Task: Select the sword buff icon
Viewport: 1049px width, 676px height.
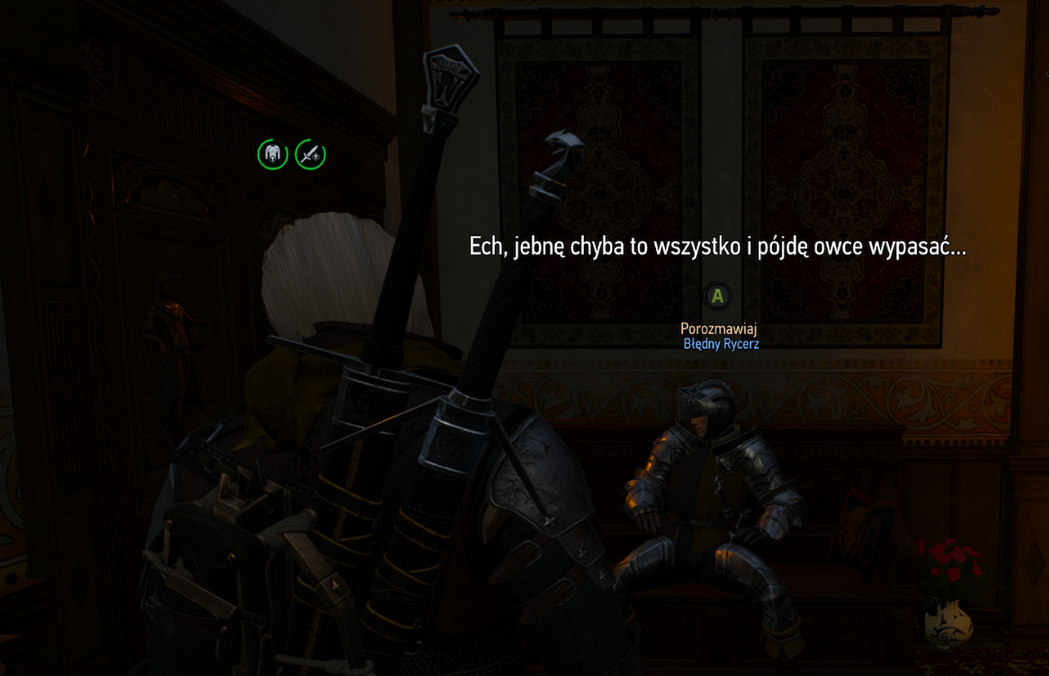Action: point(310,154)
